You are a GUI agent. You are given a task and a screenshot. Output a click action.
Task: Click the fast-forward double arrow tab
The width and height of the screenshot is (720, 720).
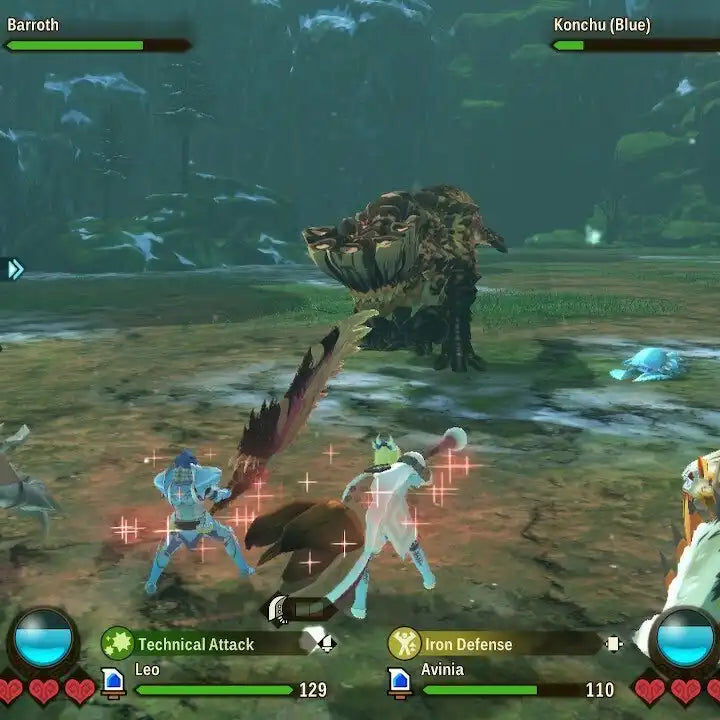[x=12, y=268]
